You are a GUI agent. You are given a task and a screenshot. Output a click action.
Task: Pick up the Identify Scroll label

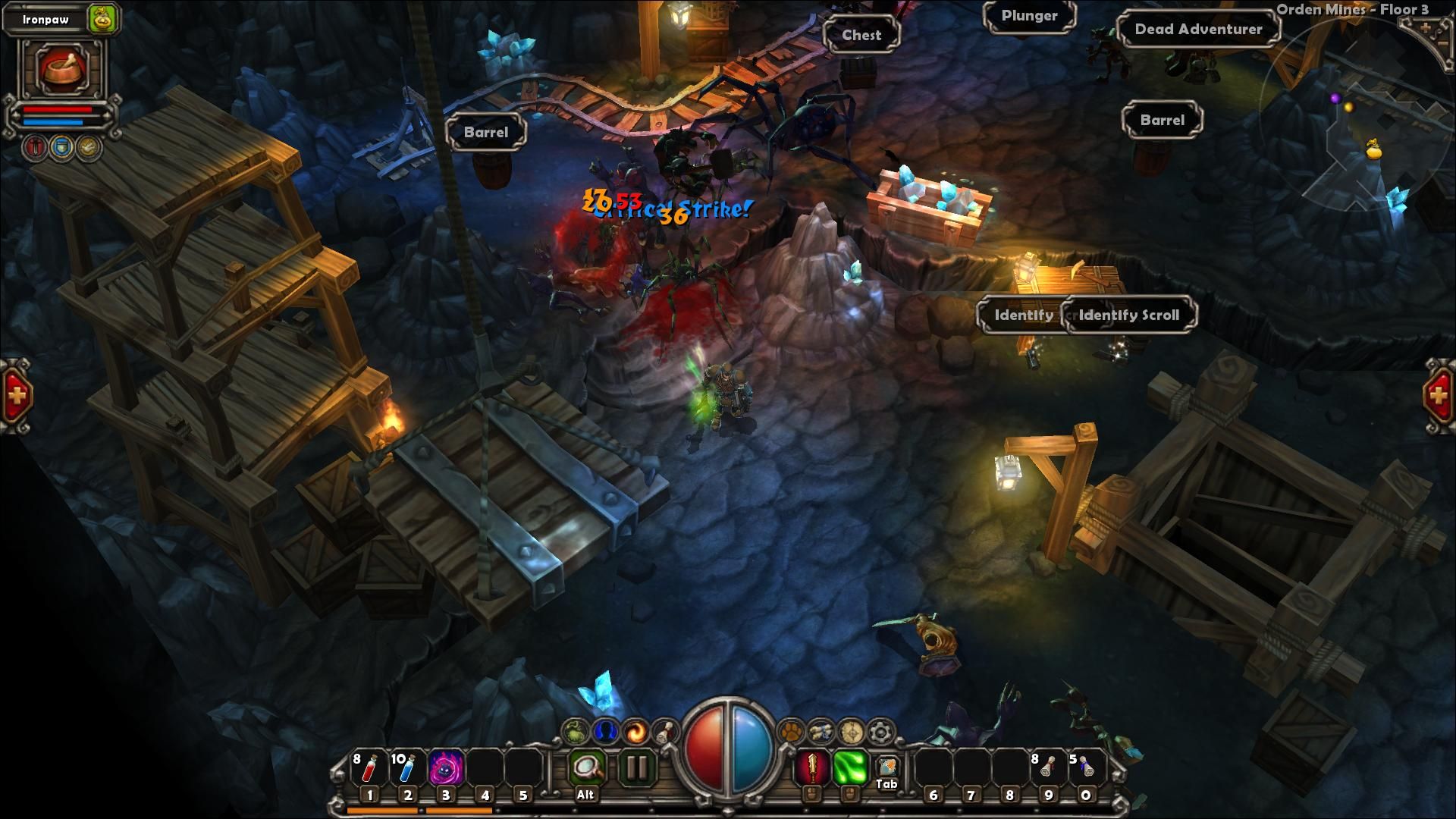coord(1128,315)
